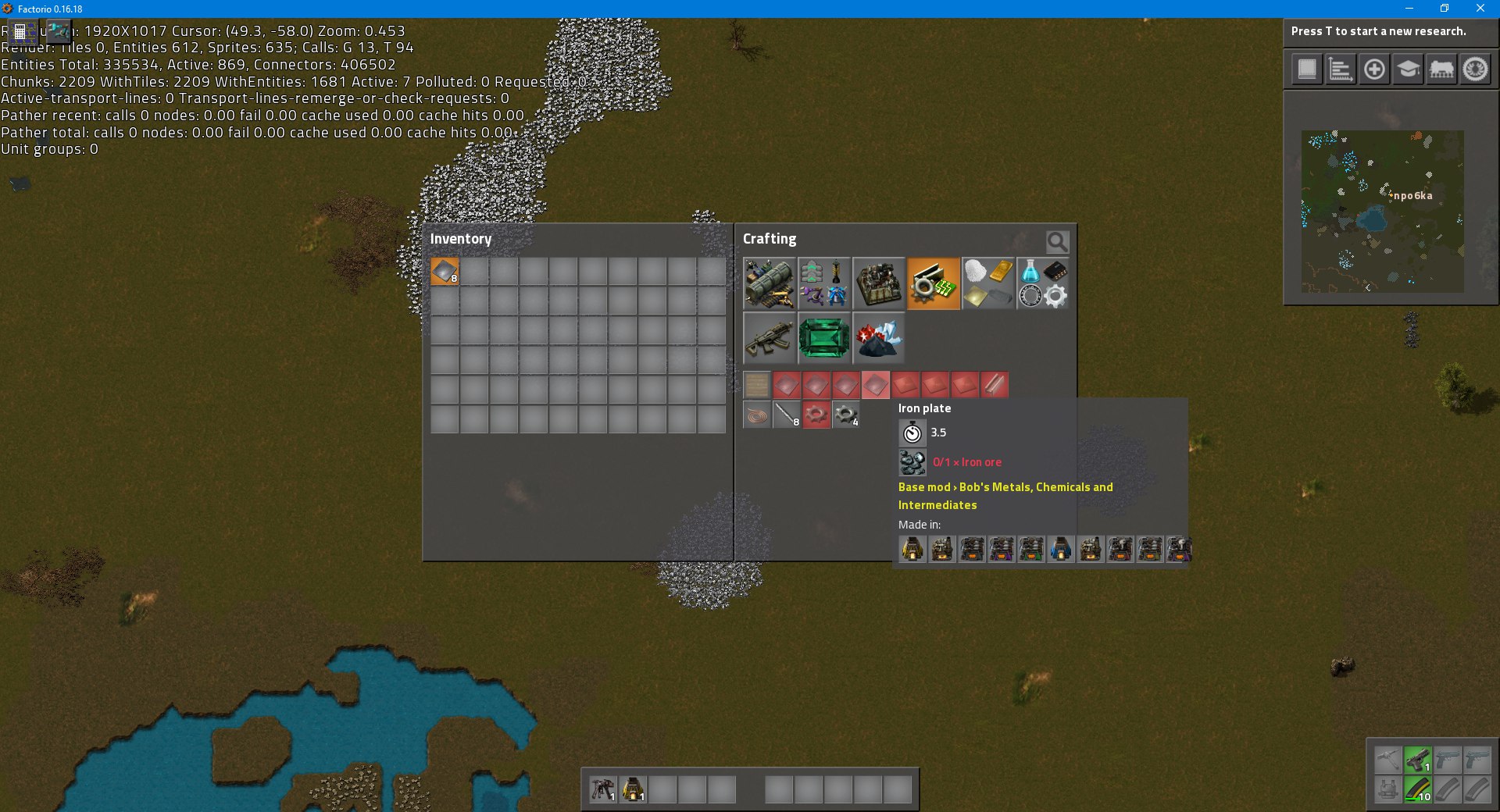Close the Factorio window
Screen dimensions: 1500x812
click(x=1480, y=9)
